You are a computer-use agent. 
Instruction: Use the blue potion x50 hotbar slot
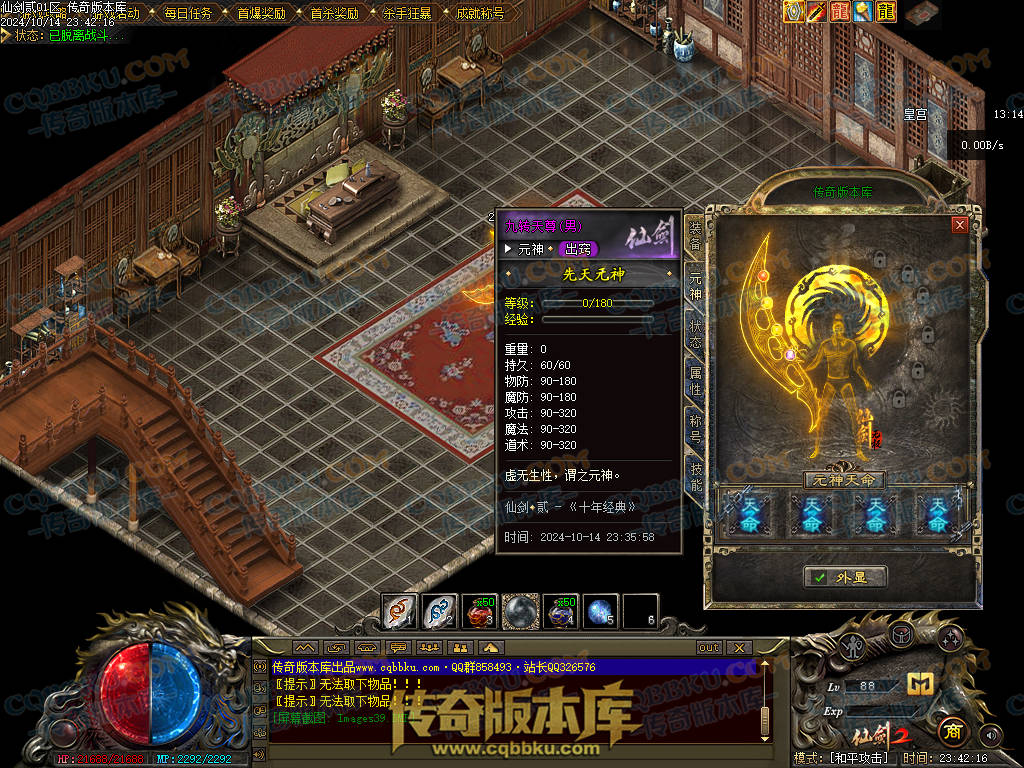(x=560, y=611)
